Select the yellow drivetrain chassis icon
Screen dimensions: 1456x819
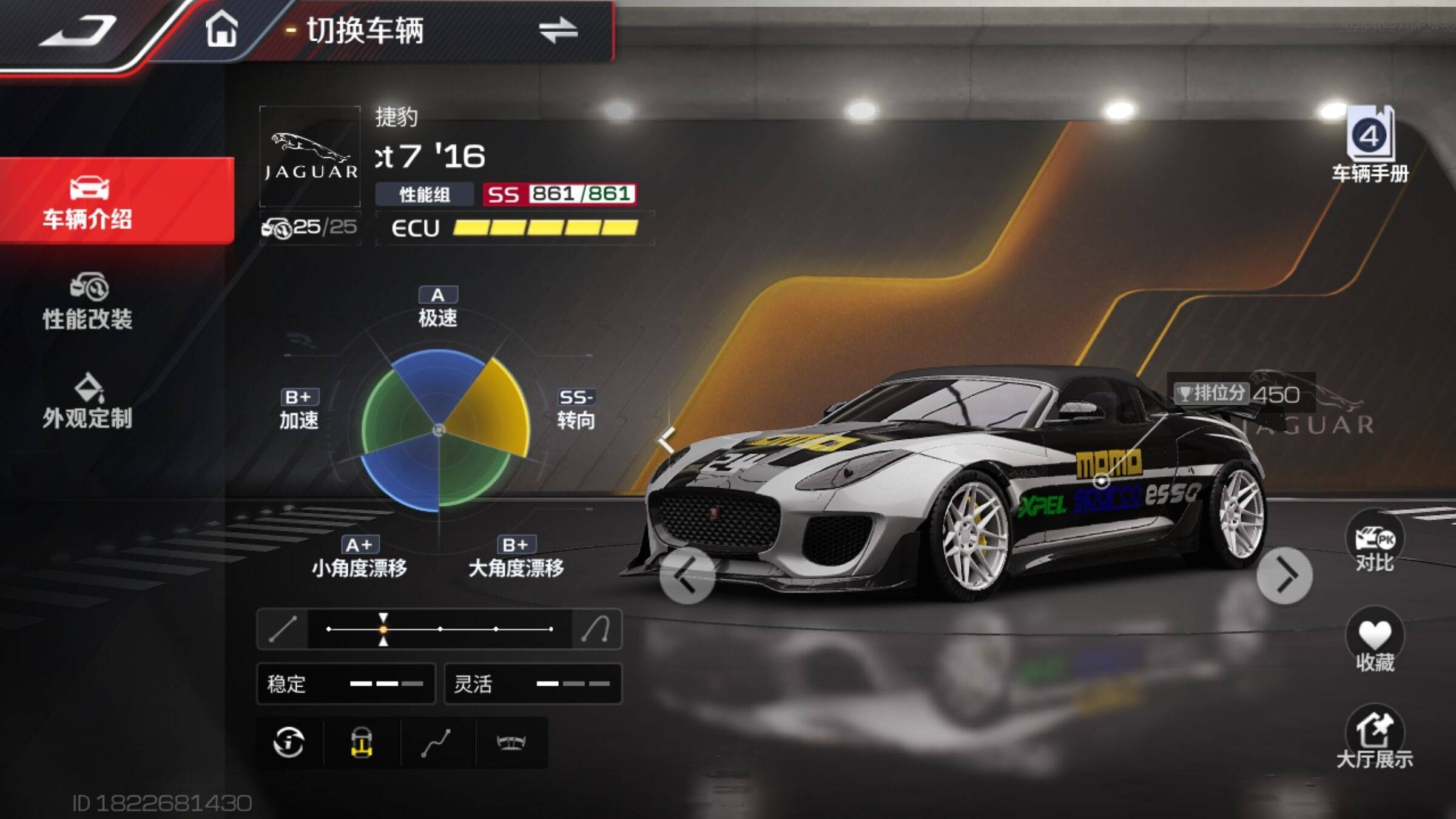362,743
